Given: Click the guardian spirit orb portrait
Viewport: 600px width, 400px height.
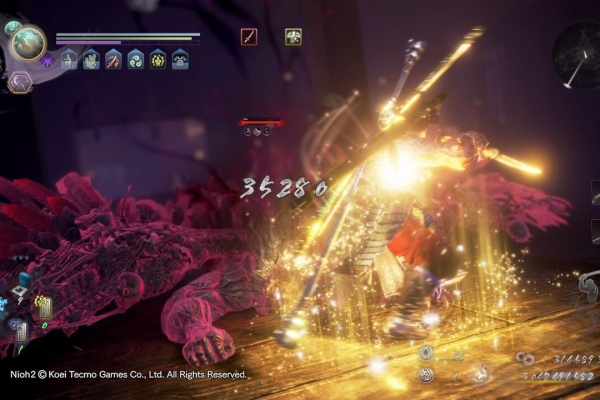Looking at the screenshot, I should coord(28,42).
